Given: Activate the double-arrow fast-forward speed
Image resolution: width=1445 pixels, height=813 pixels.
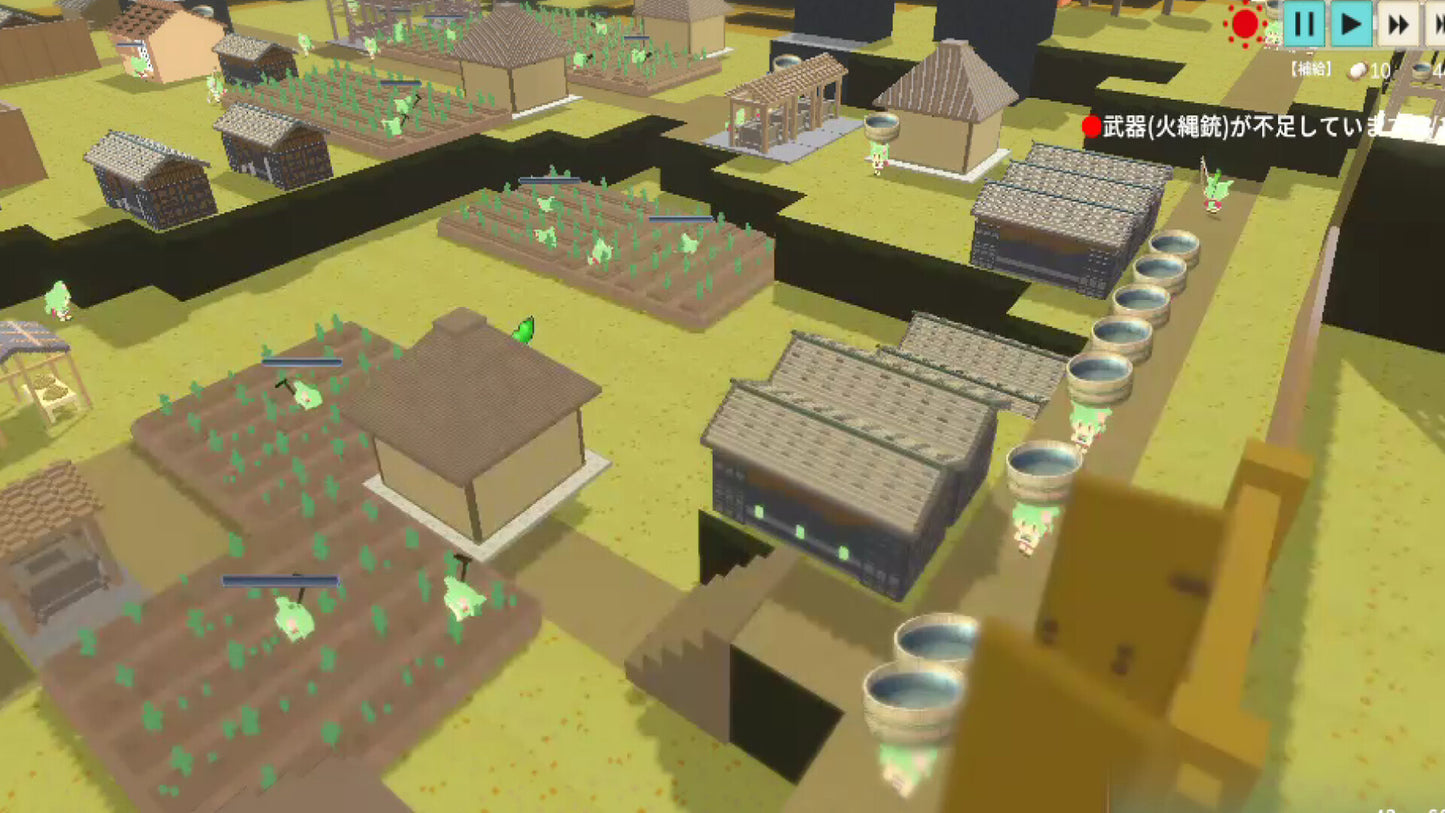Looking at the screenshot, I should pyautogui.click(x=1398, y=24).
